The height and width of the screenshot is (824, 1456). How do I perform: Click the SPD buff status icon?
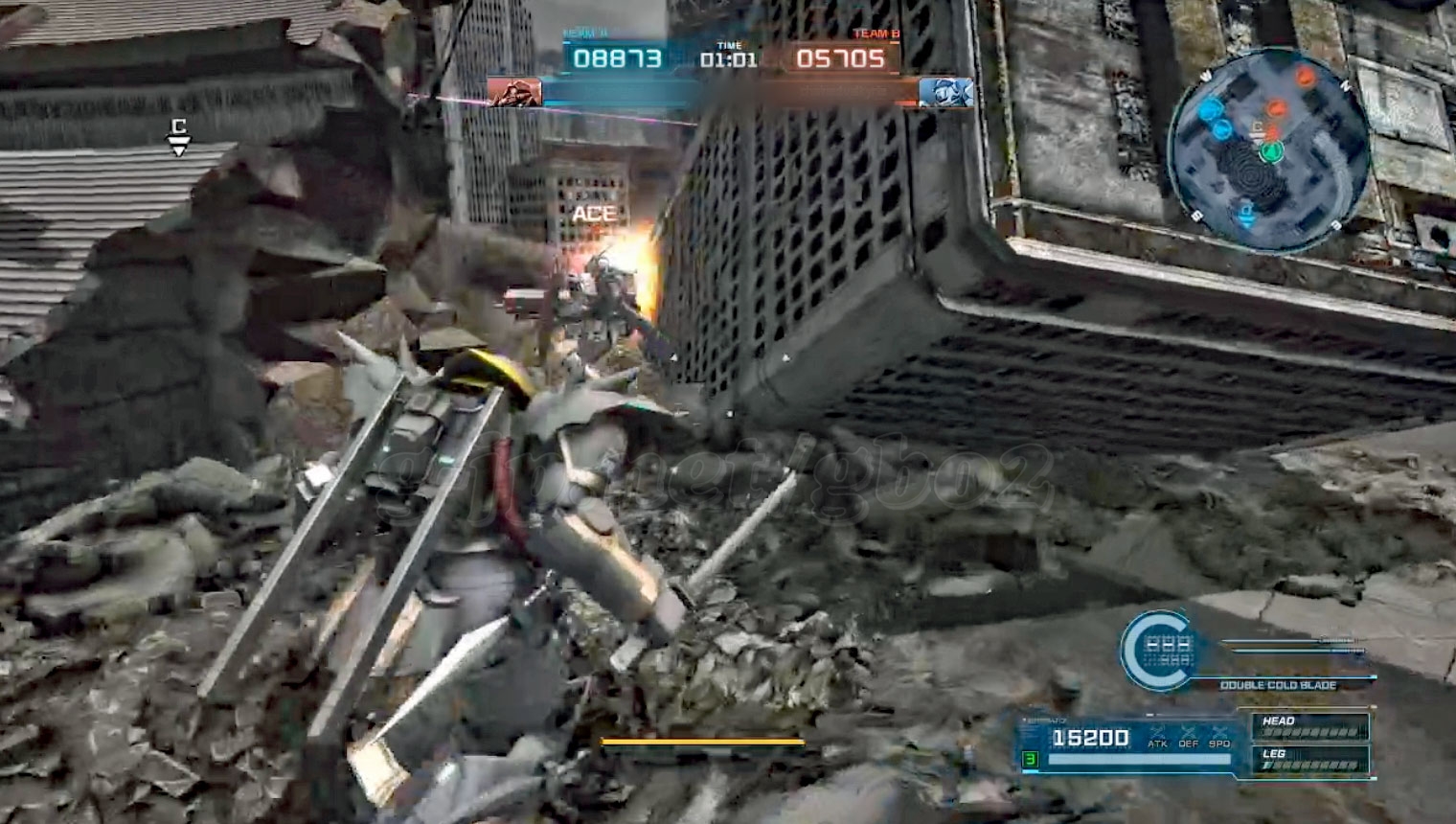[x=1219, y=736]
